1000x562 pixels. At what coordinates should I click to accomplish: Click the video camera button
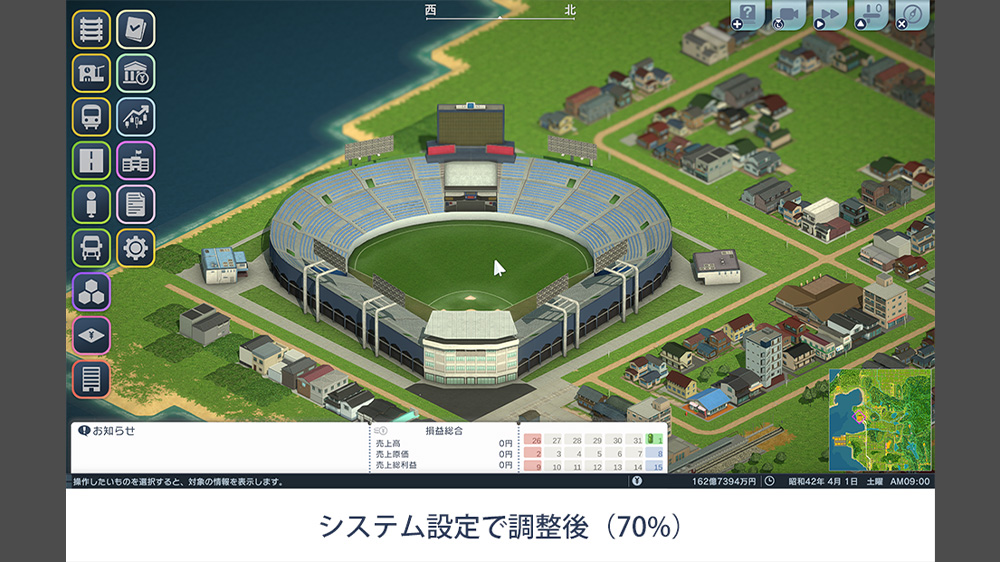789,15
